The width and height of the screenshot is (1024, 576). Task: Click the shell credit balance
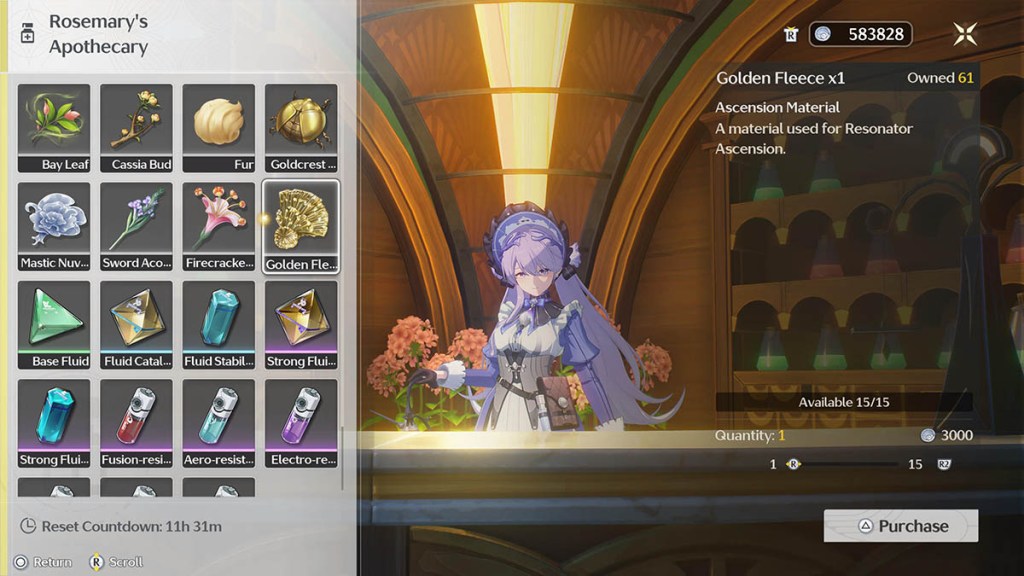[860, 34]
